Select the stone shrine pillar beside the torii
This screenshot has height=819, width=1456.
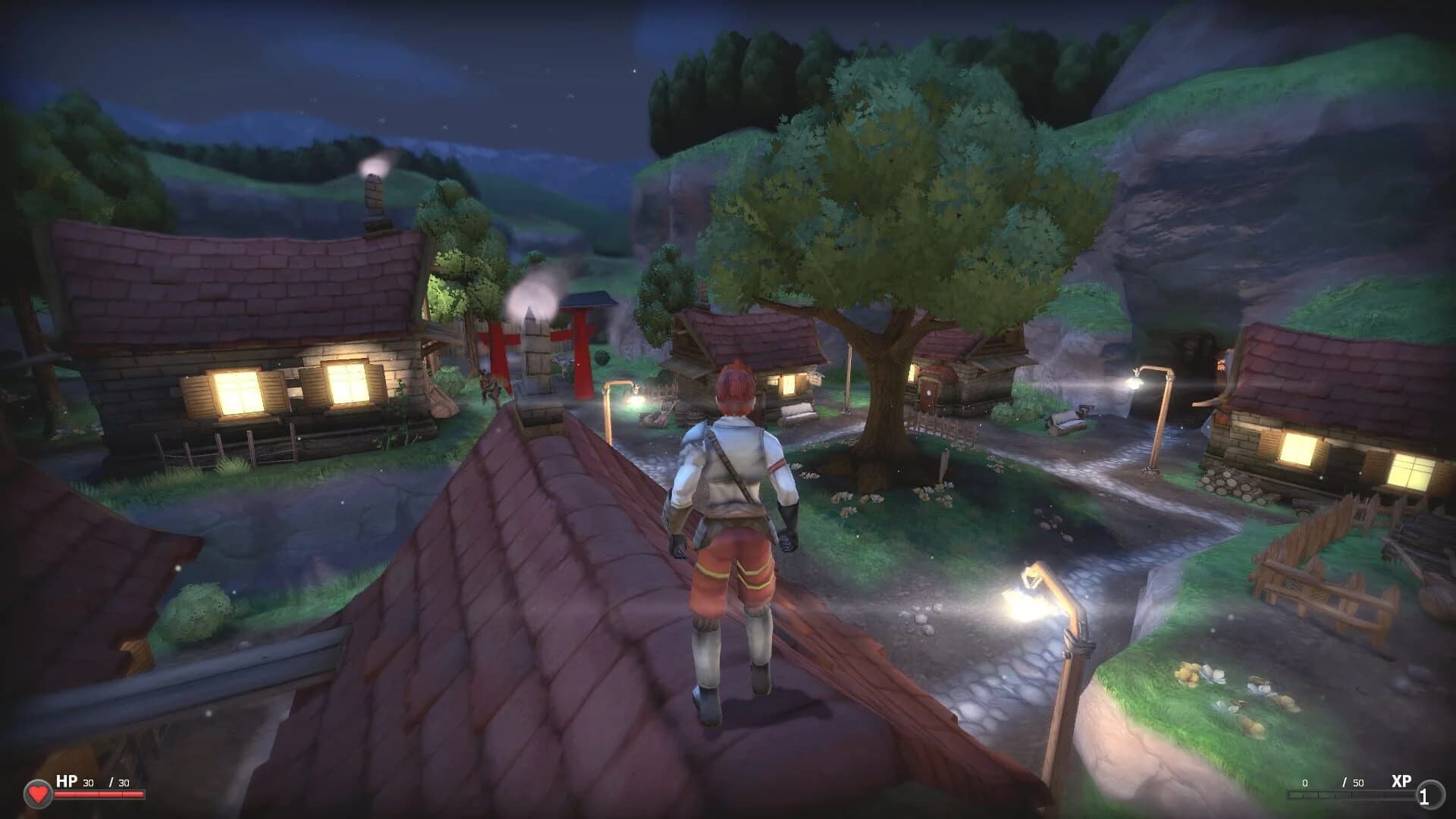tap(535, 356)
